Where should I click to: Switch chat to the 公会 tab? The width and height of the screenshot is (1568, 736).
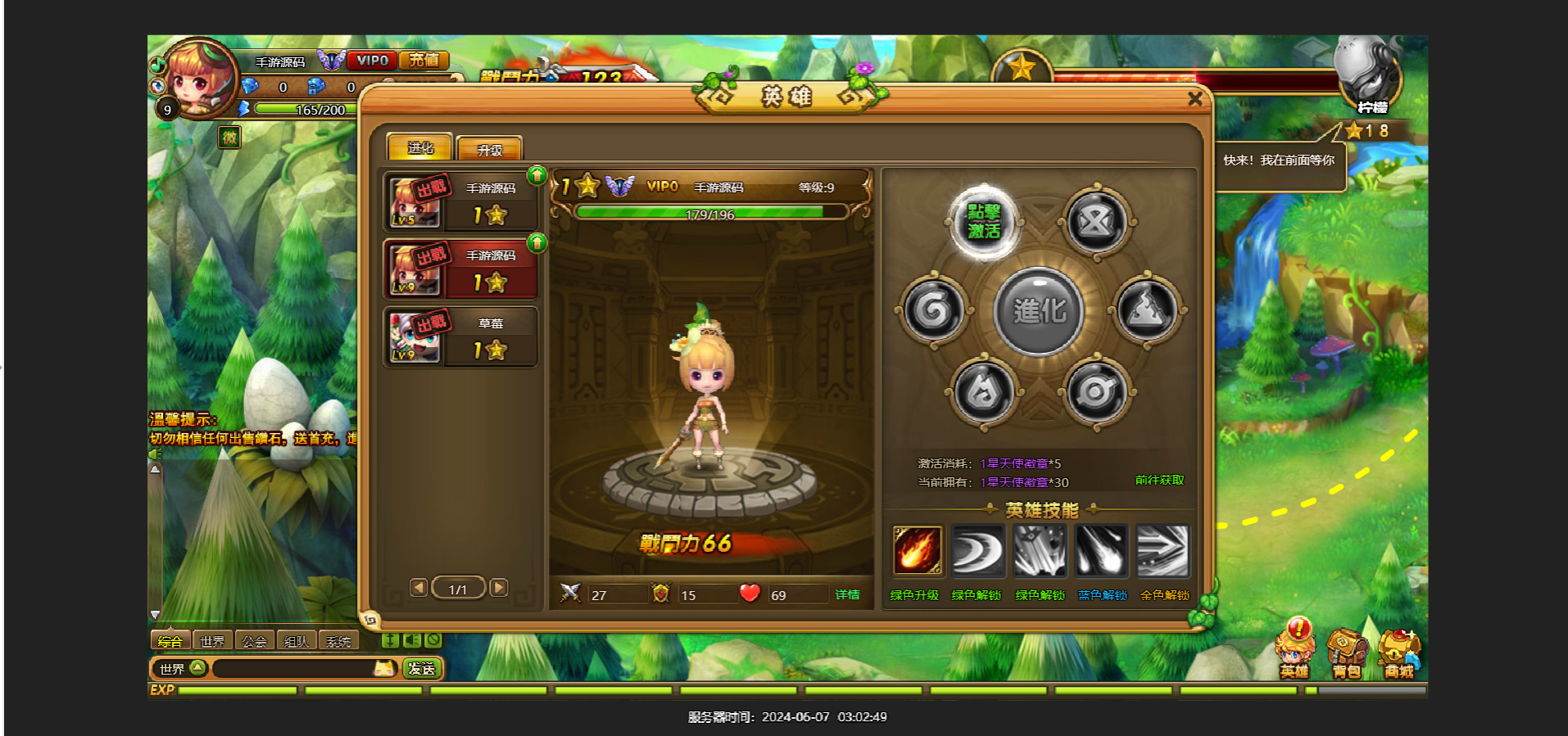pos(254,641)
